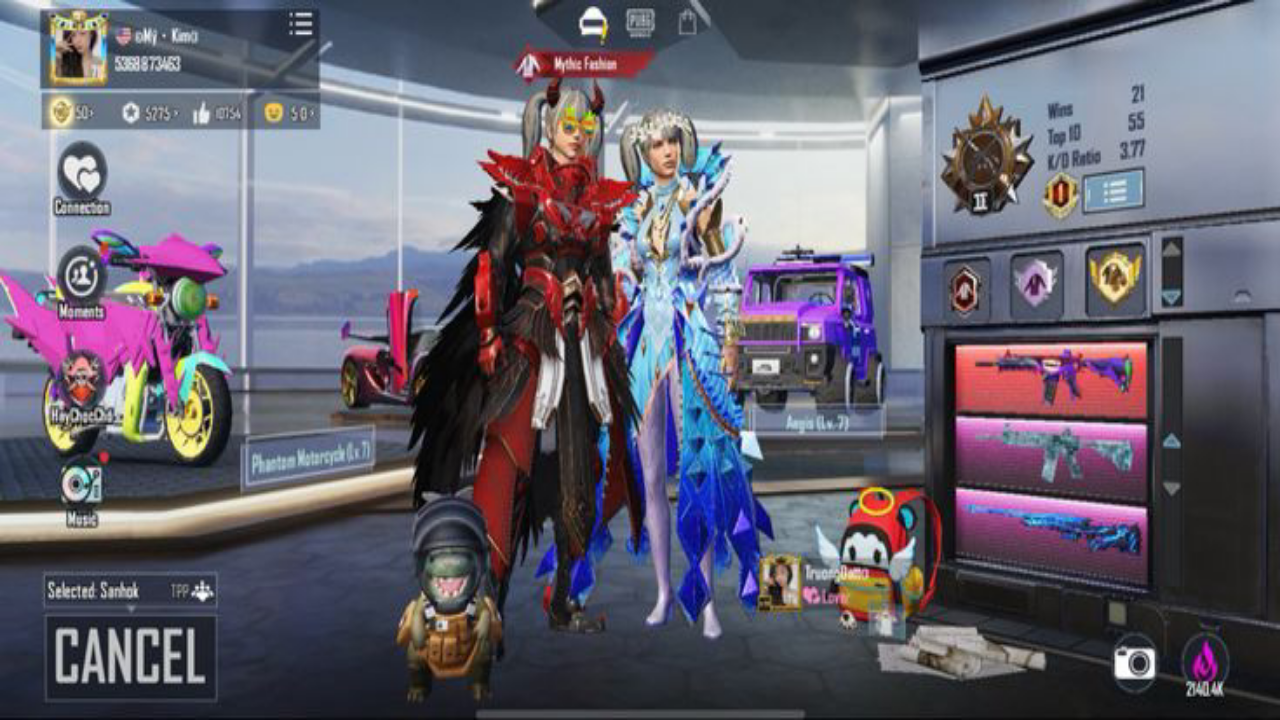Open the shopping bag tab

click(x=687, y=22)
